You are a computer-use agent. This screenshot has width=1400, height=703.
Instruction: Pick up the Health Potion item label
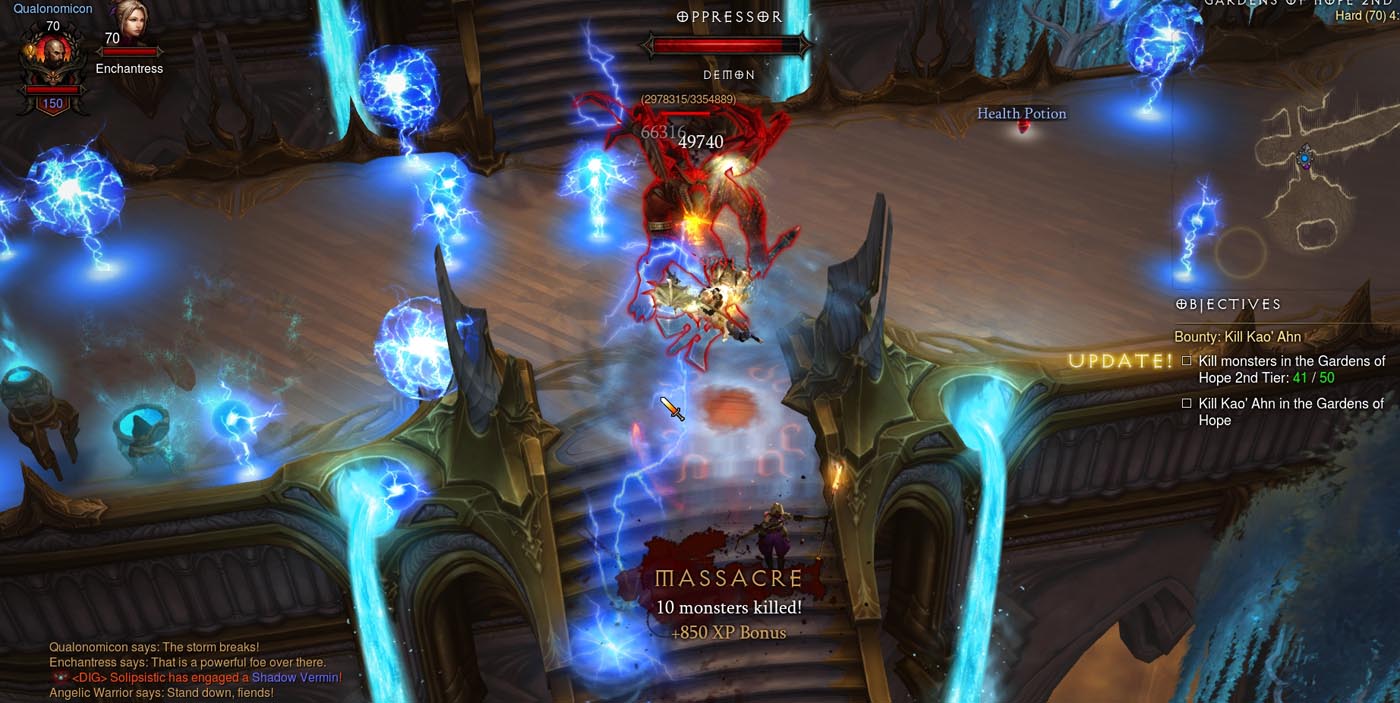[1021, 114]
